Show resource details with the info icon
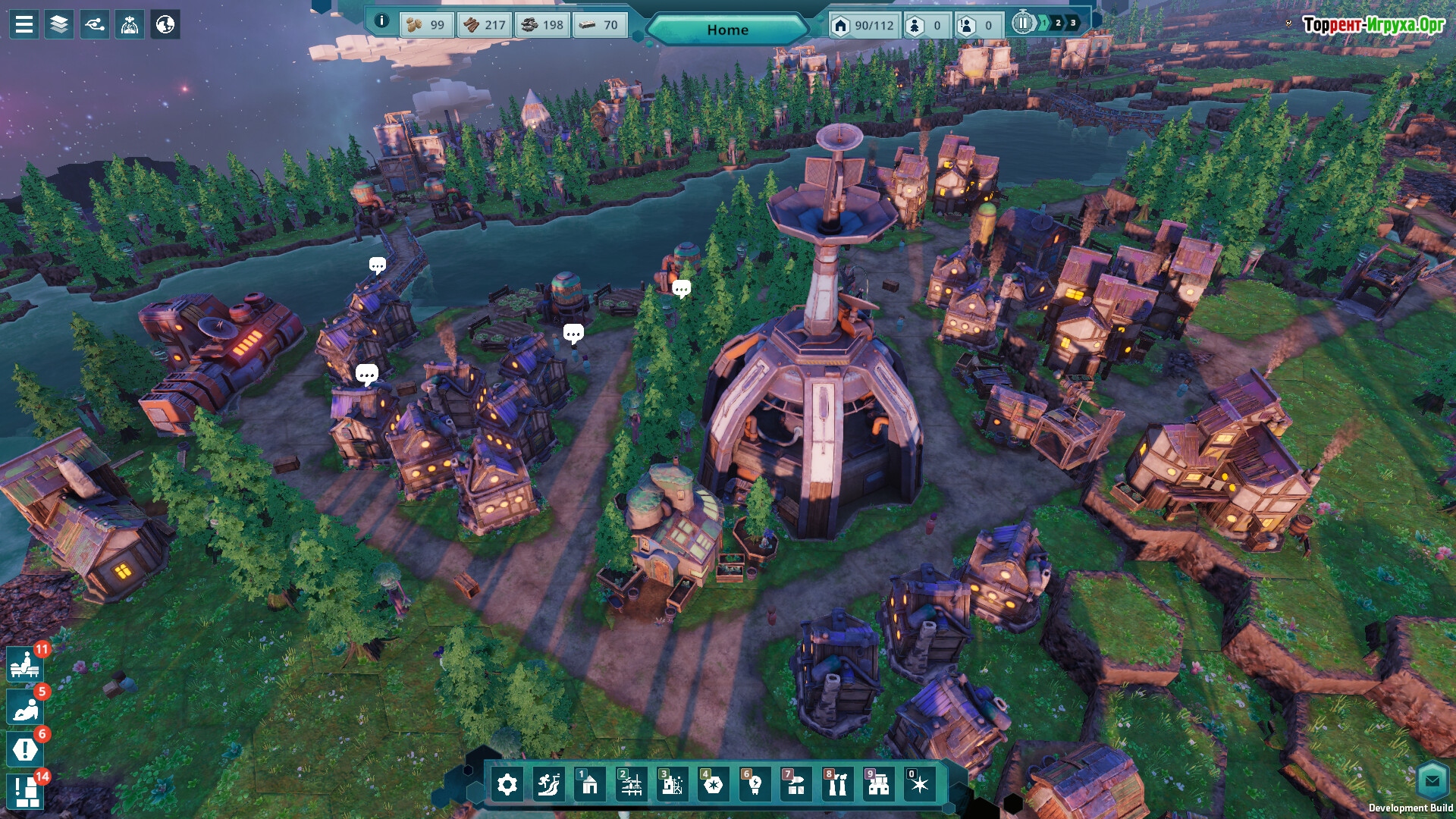 (382, 21)
